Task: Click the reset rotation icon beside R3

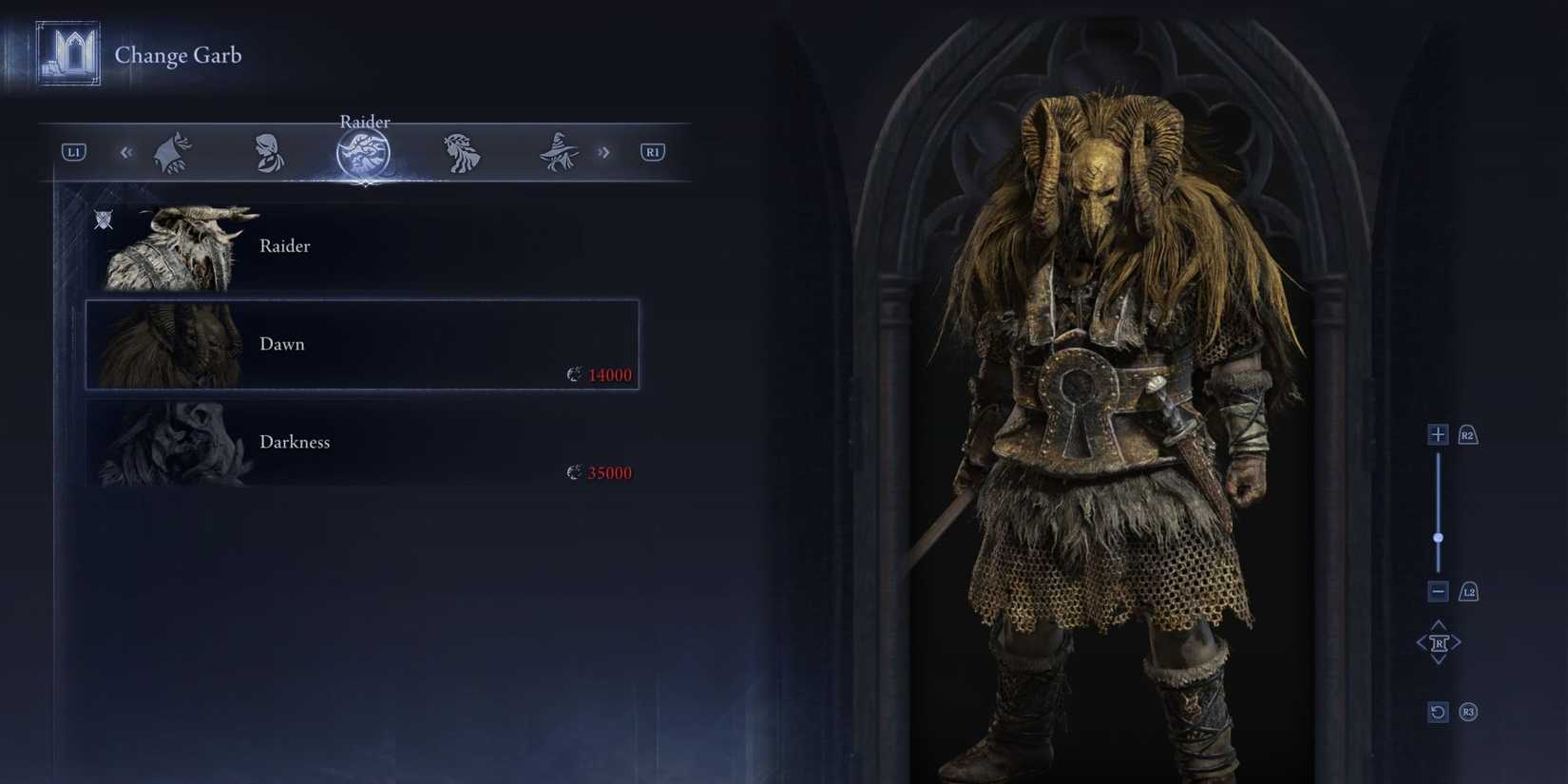Action: click(x=1437, y=712)
